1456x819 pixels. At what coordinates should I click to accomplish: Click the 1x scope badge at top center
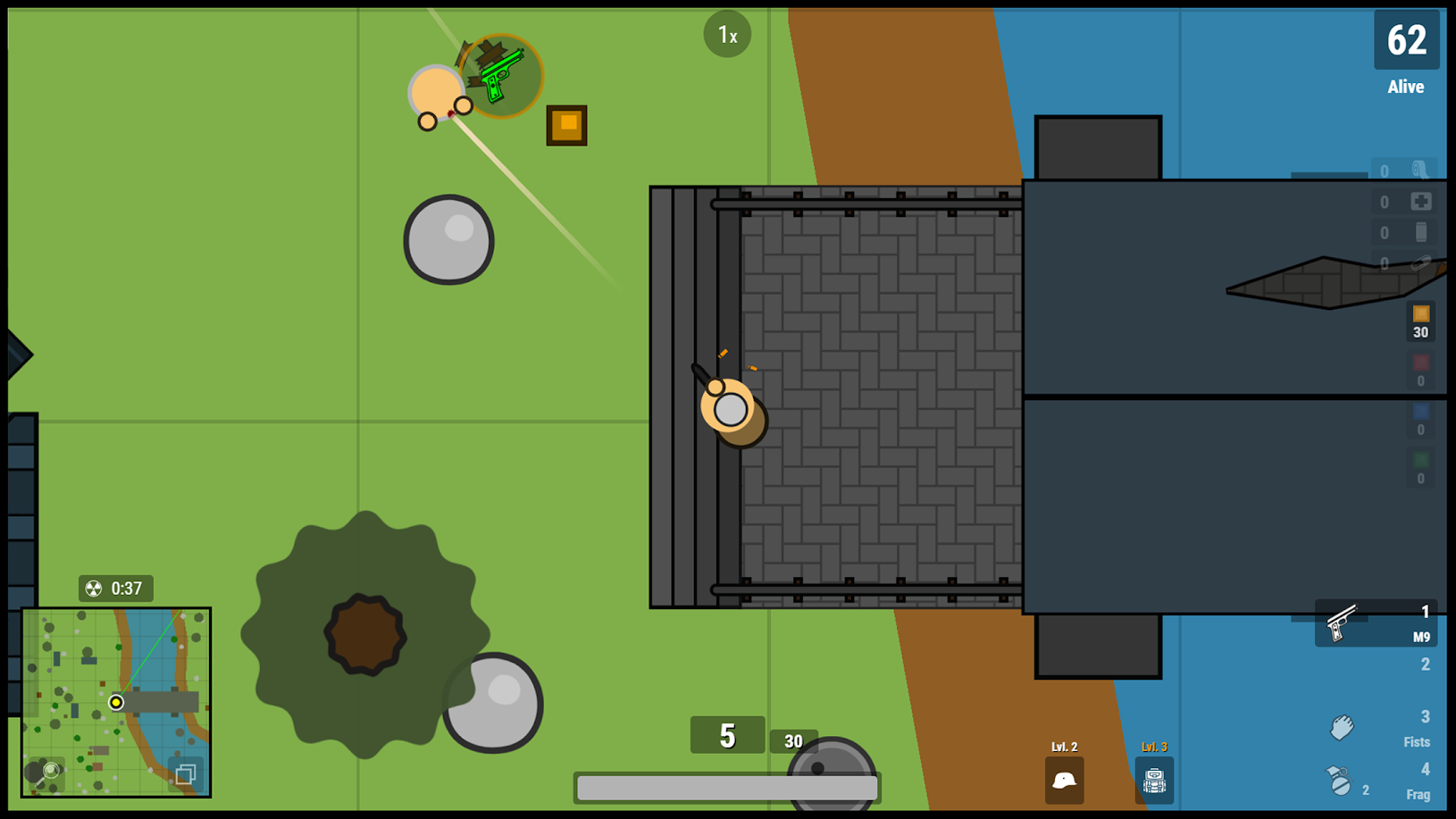coord(727,33)
